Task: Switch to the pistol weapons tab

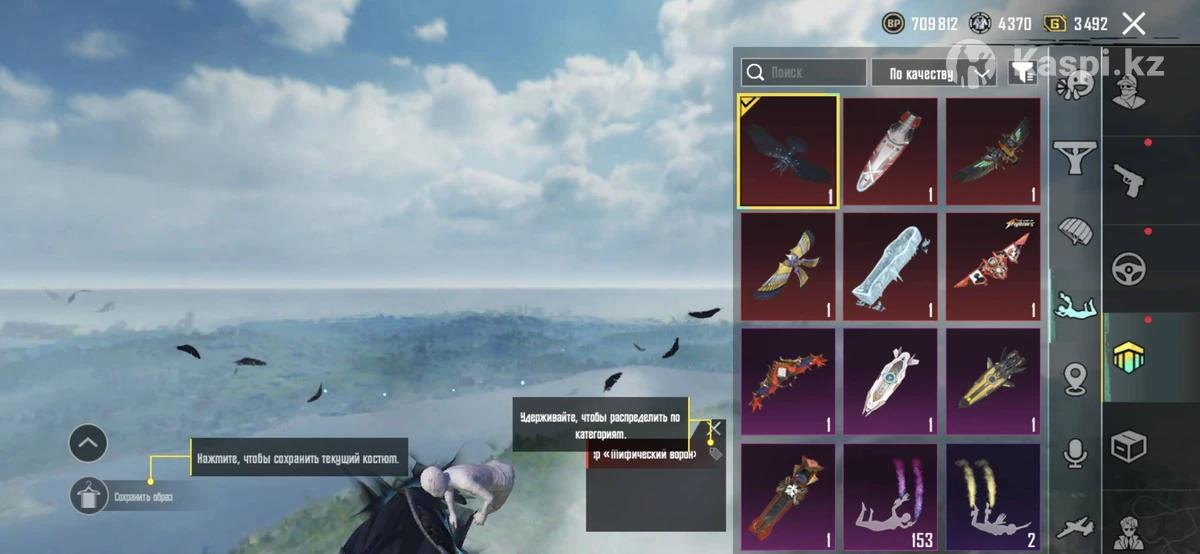Action: tap(1129, 181)
